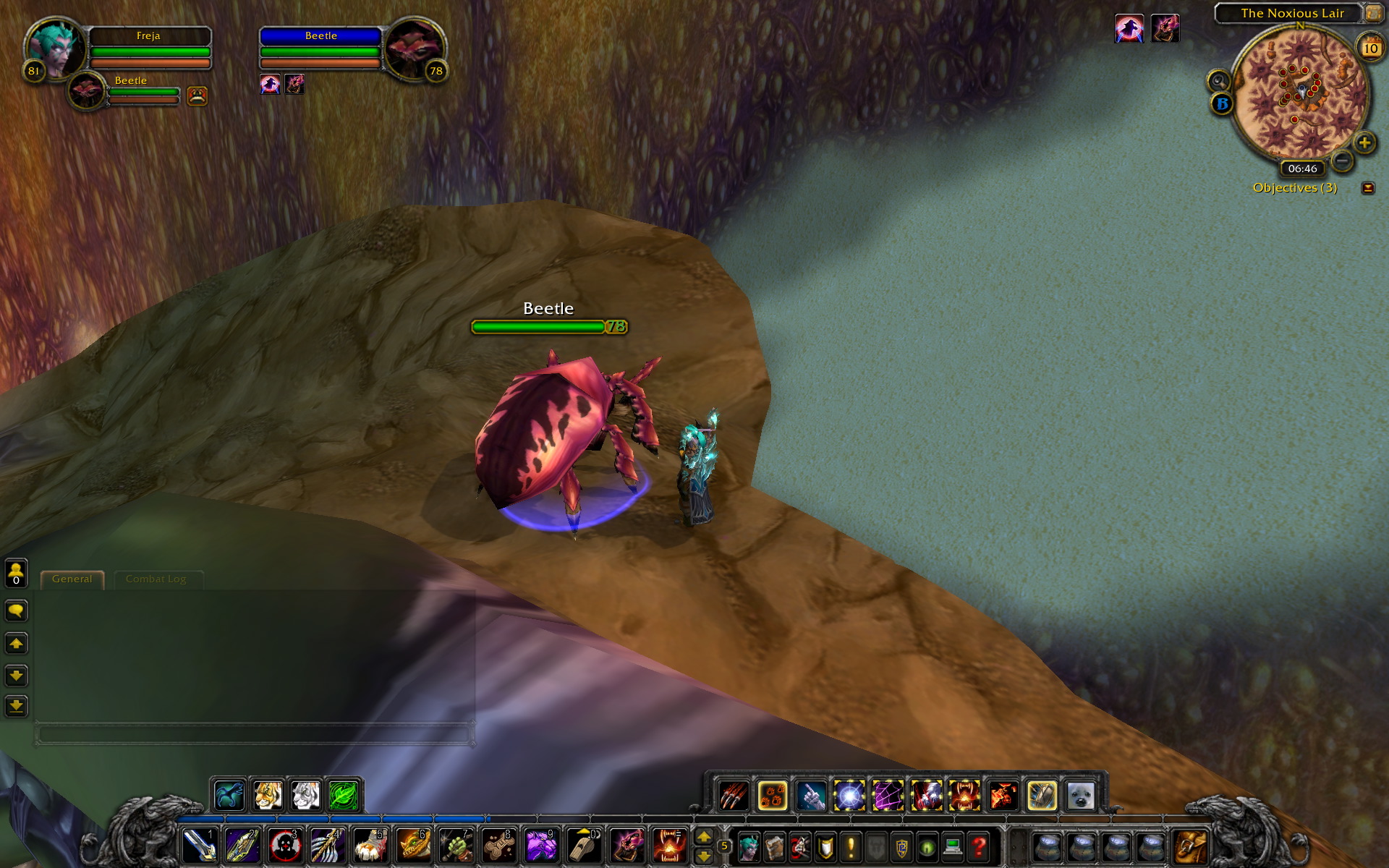Open the red question mark help menu
1389x868 pixels.
click(979, 846)
